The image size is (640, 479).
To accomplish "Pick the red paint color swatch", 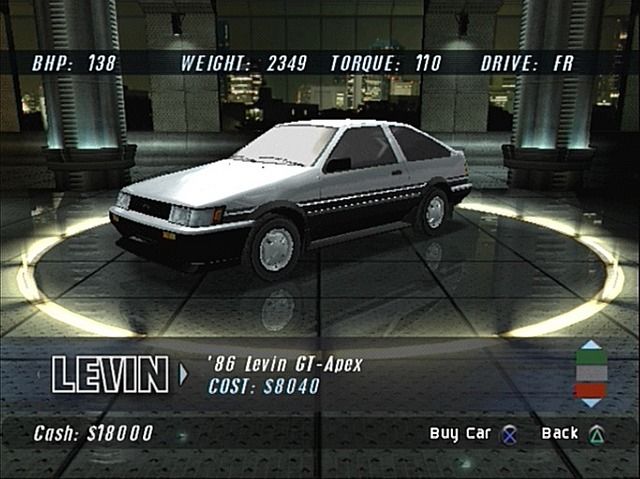I will pos(591,388).
